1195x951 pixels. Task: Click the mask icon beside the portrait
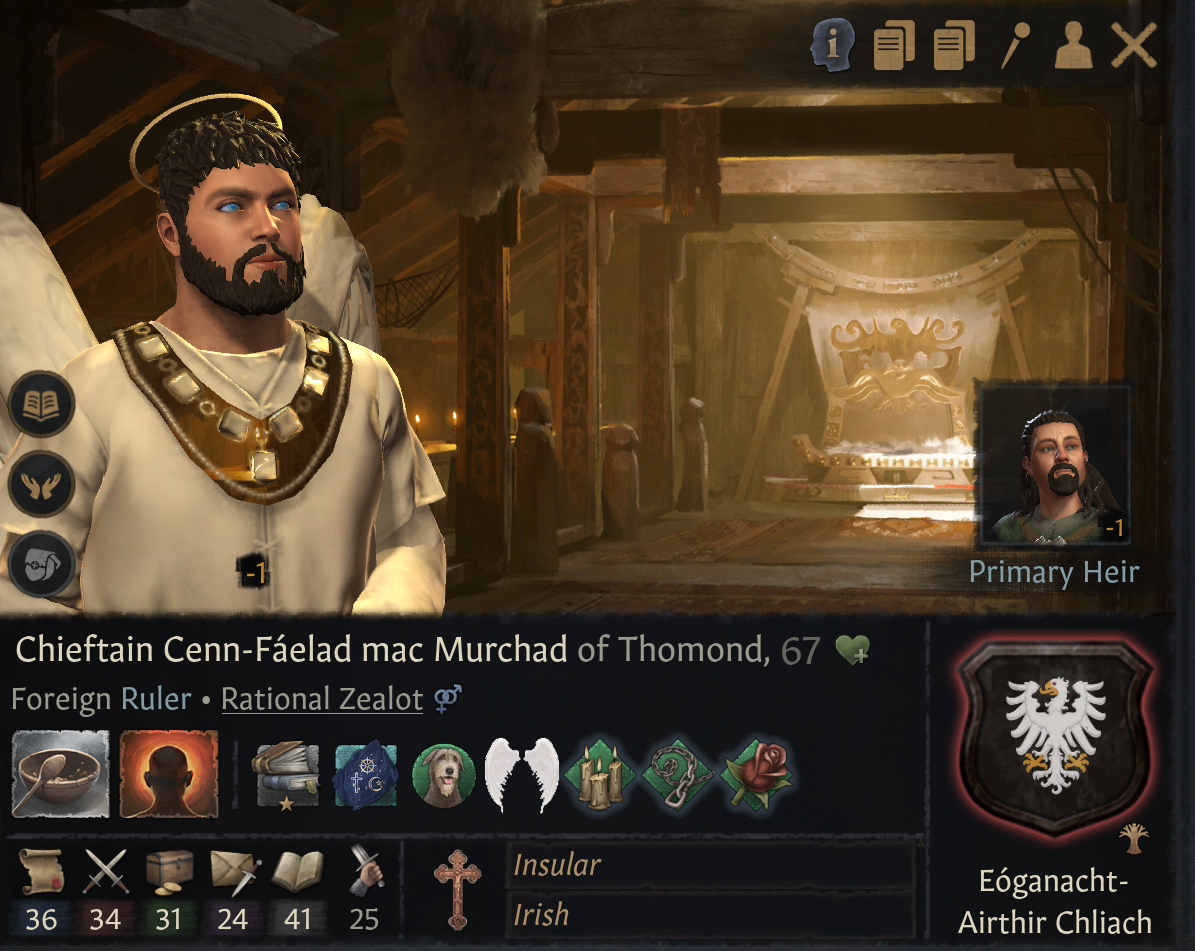point(42,563)
